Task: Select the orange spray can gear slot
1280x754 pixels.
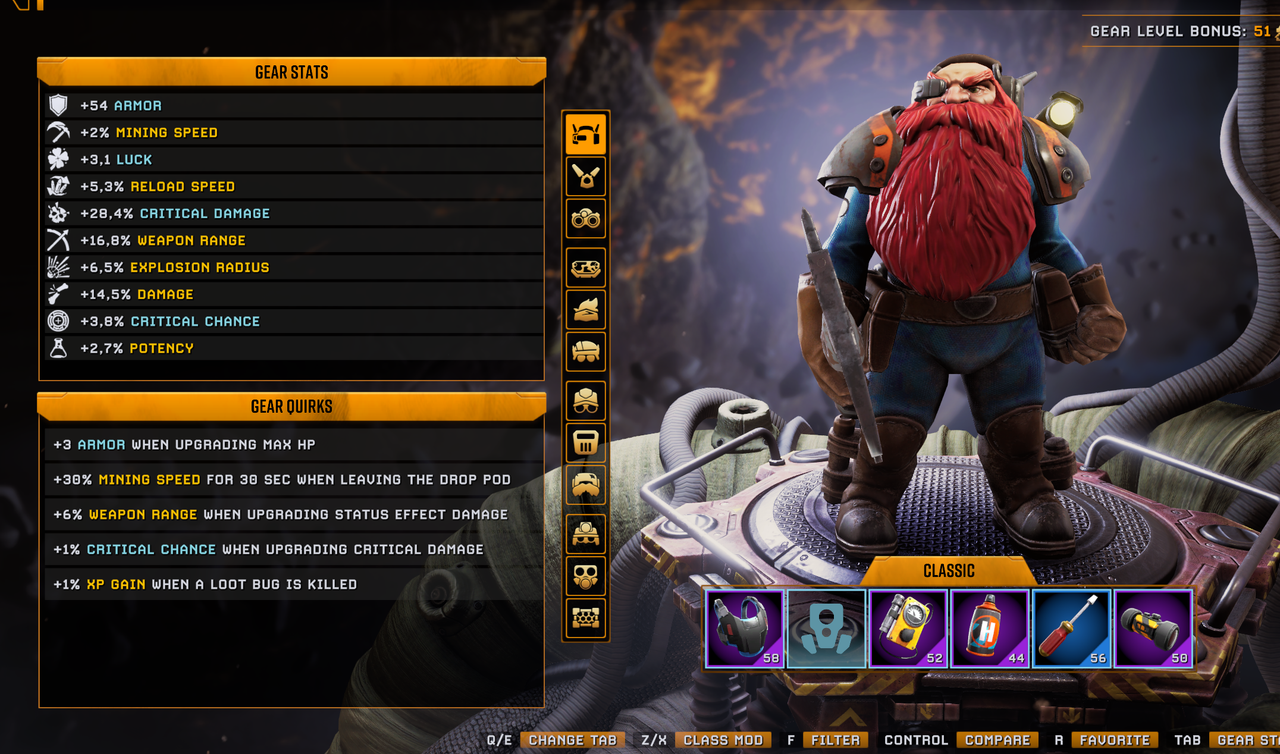Action: [990, 628]
